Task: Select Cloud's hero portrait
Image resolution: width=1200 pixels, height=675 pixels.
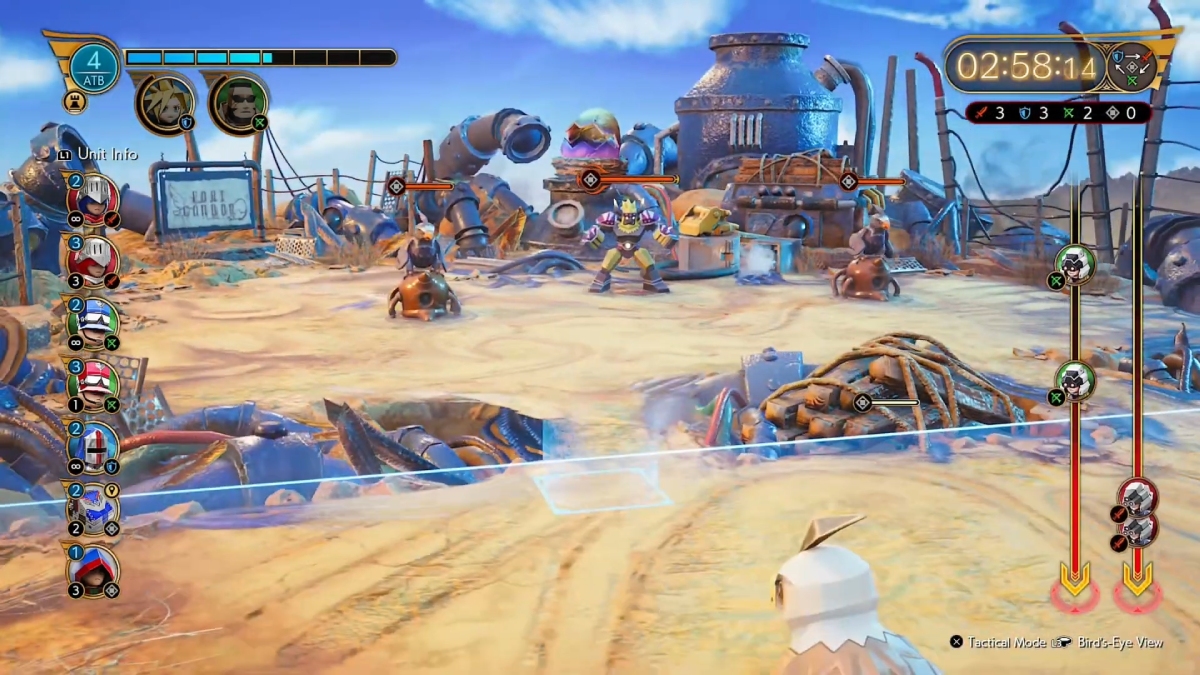Action: pyautogui.click(x=165, y=102)
